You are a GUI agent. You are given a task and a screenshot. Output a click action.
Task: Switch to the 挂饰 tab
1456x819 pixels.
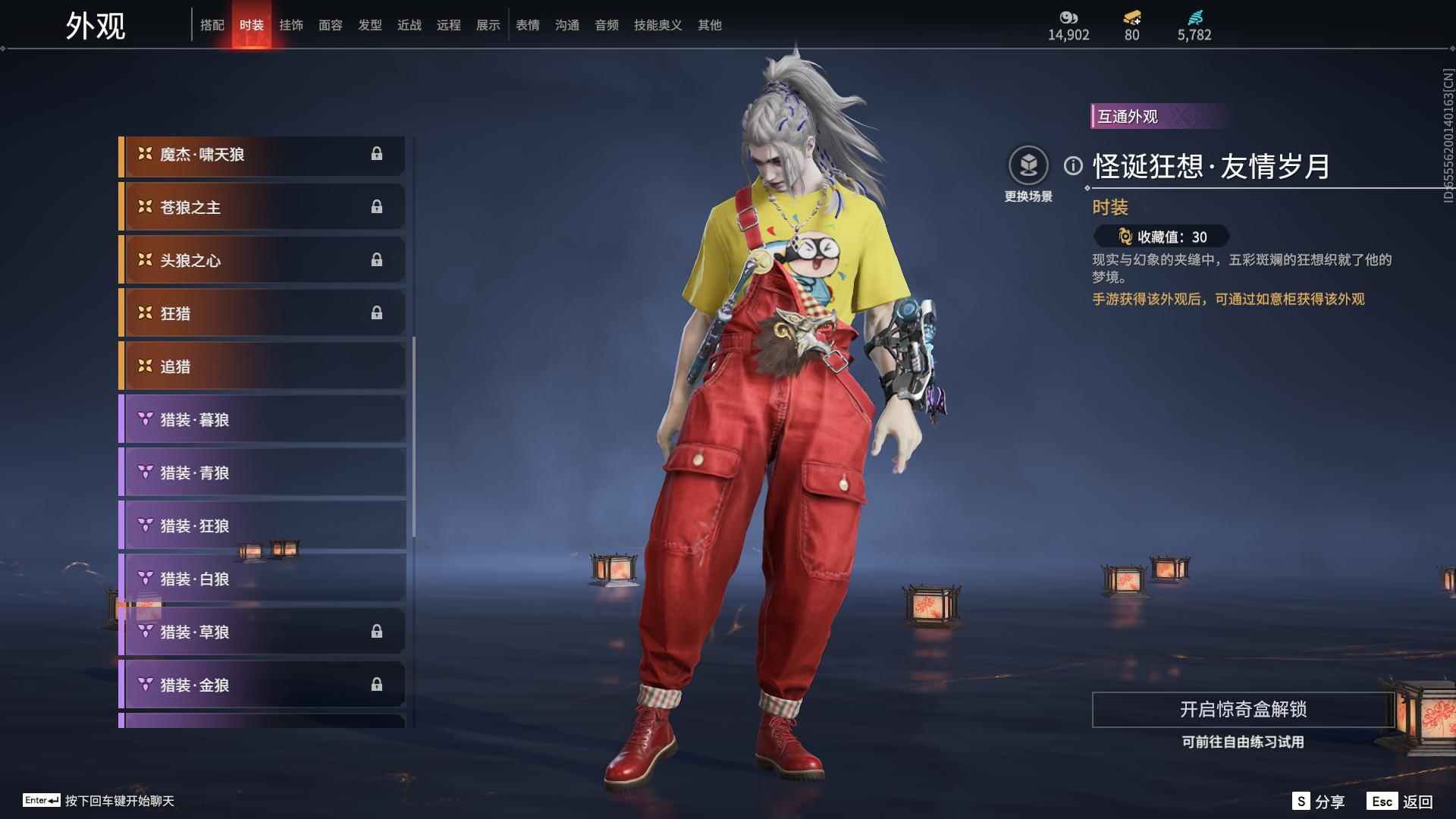click(x=291, y=24)
